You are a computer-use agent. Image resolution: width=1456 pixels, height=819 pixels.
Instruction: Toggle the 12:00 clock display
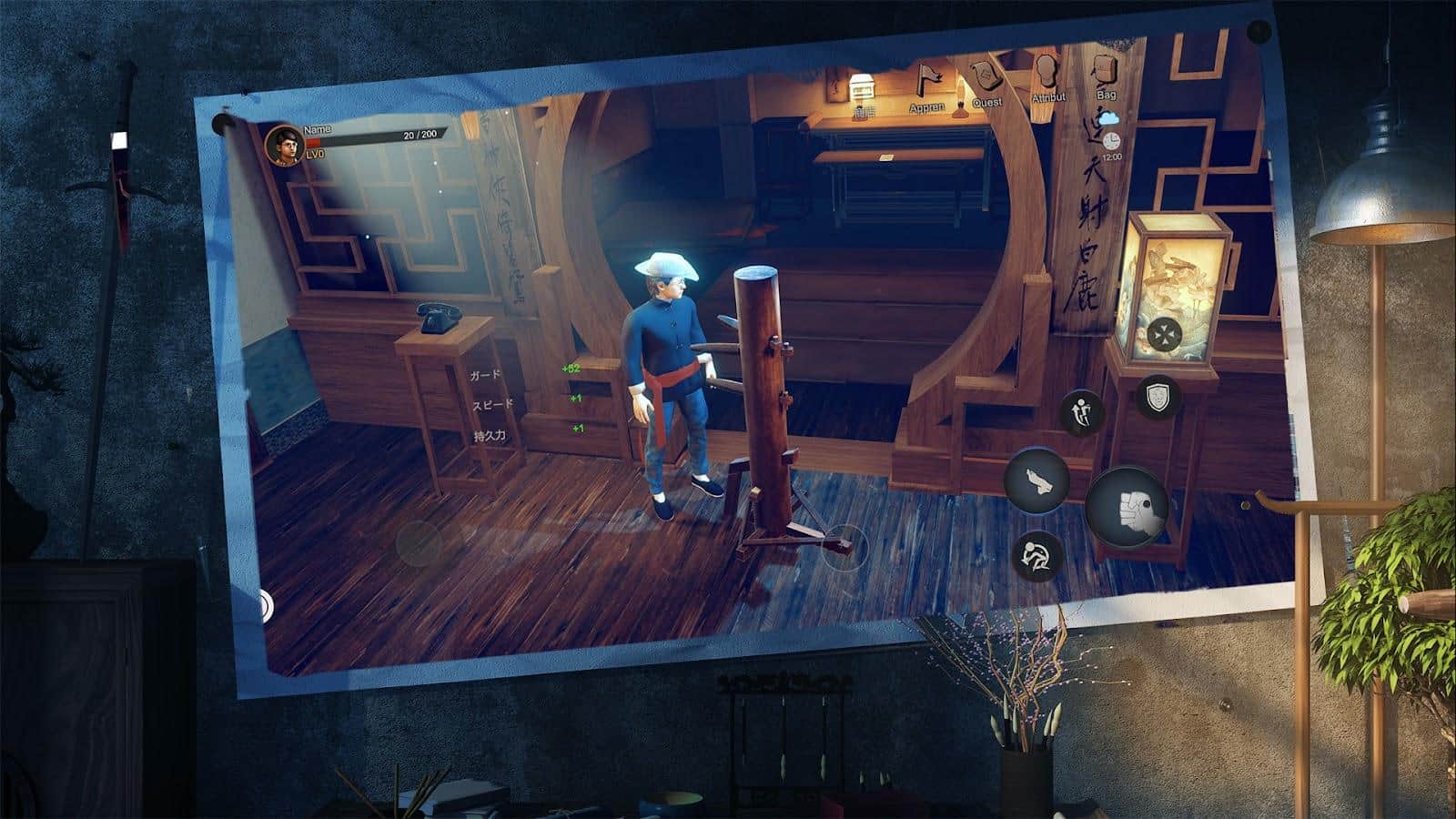point(1110,141)
